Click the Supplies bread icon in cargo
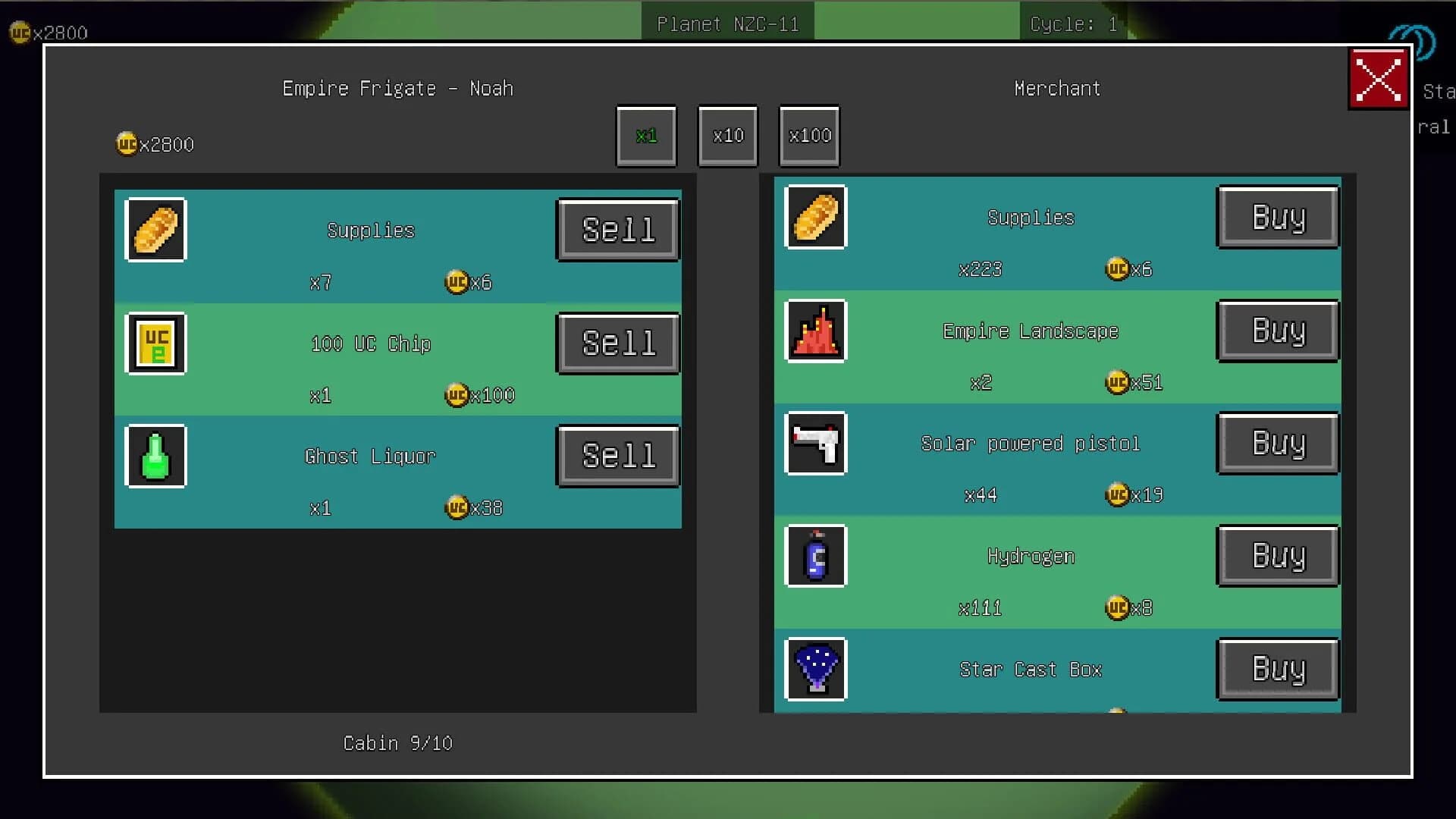This screenshot has width=1456, height=819. point(155,229)
